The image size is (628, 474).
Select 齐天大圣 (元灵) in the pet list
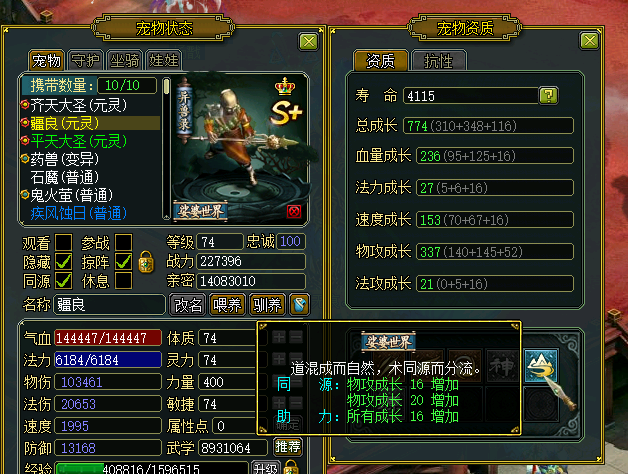pyautogui.click(x=84, y=104)
